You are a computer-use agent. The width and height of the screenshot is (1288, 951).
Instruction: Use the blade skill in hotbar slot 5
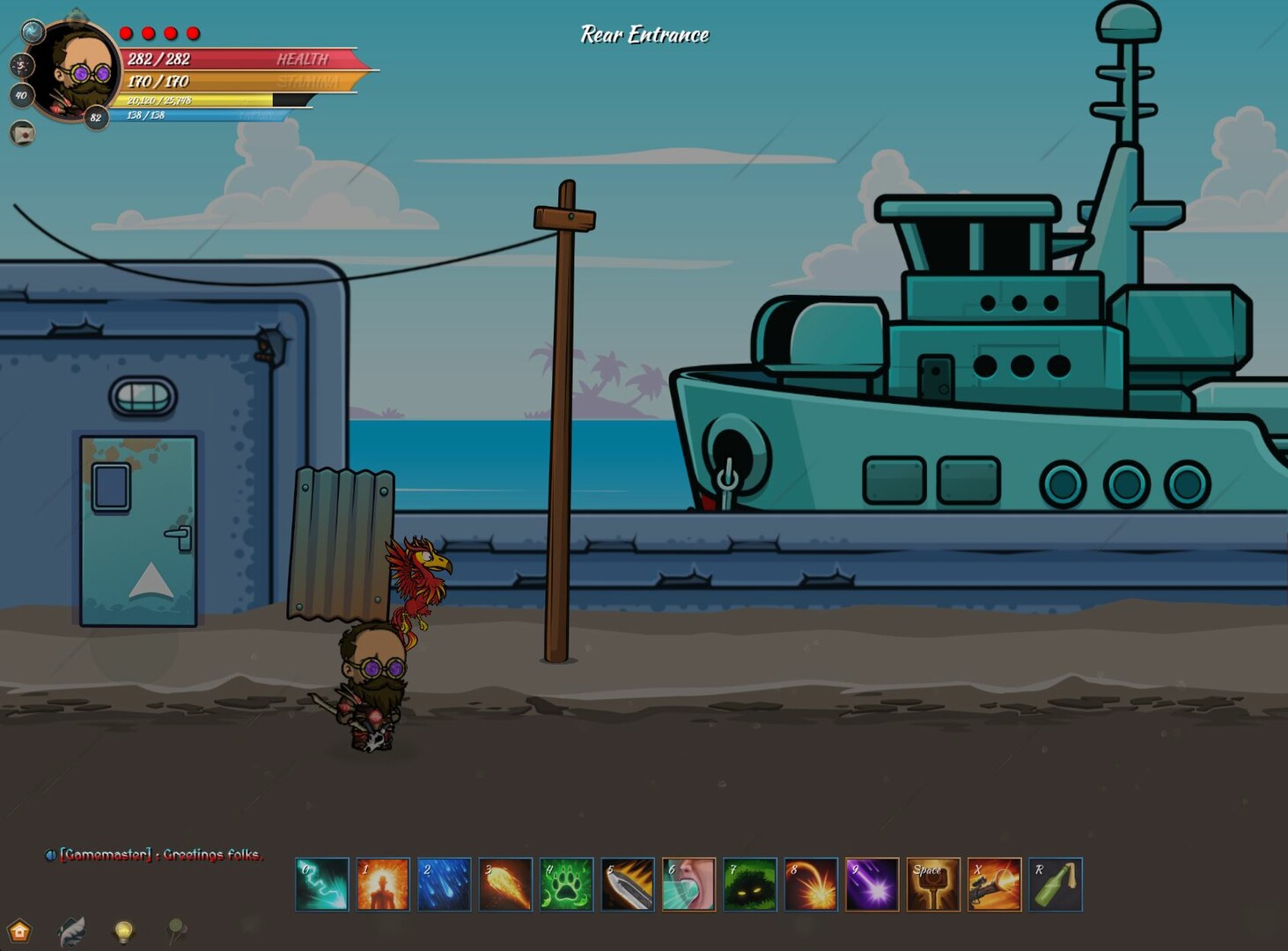tap(627, 885)
